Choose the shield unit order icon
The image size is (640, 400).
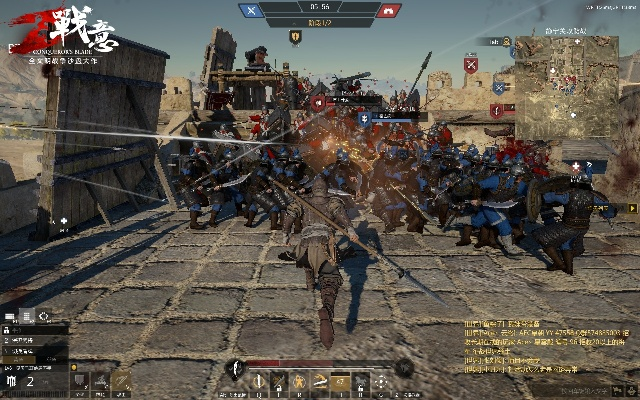tap(80, 381)
